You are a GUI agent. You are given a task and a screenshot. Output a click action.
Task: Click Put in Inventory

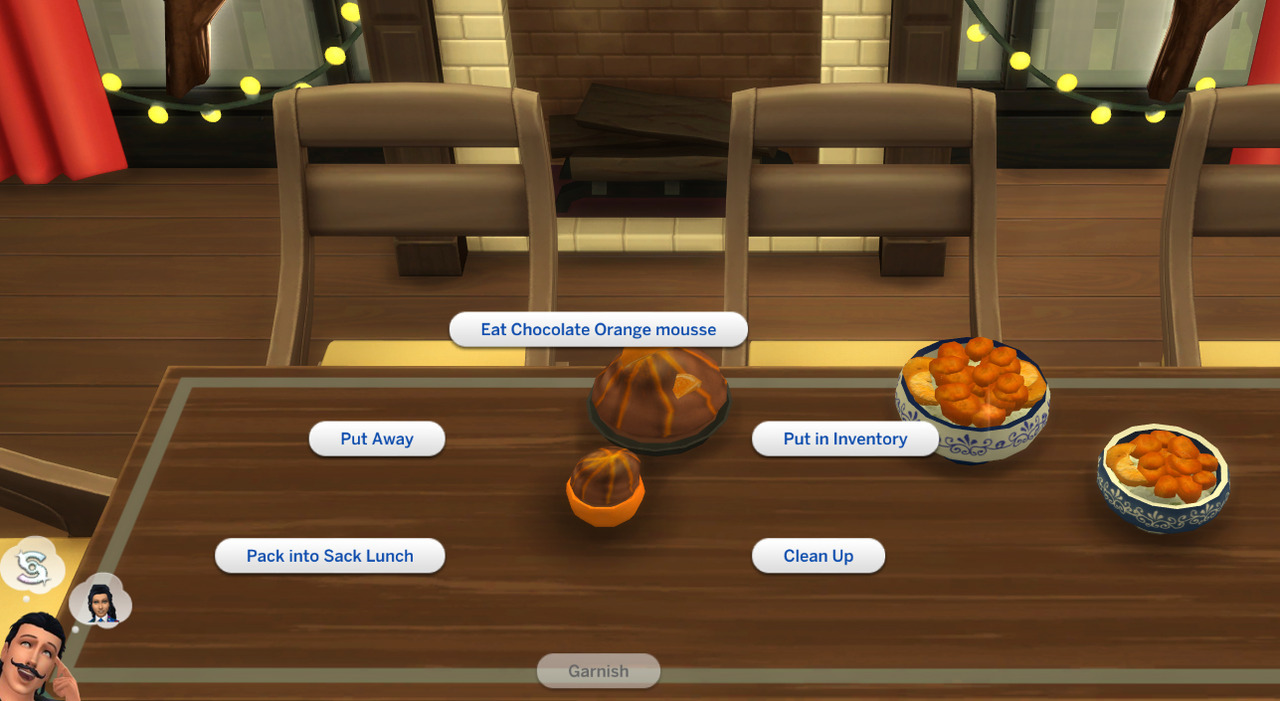(x=845, y=439)
